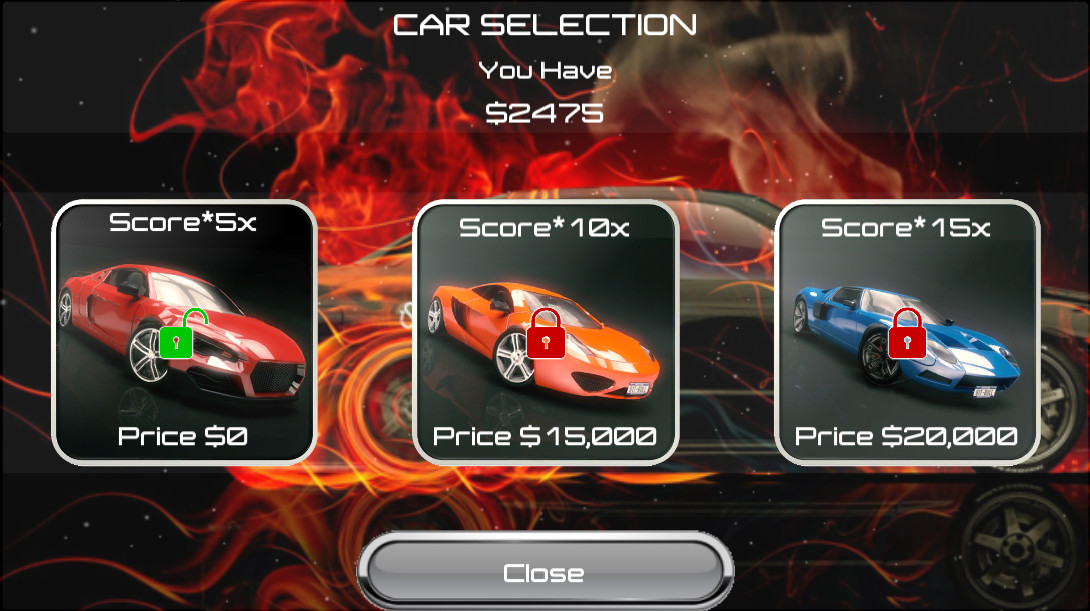The image size is (1090, 611).
Task: Click the green unlocked padlock icon
Action: pos(176,336)
